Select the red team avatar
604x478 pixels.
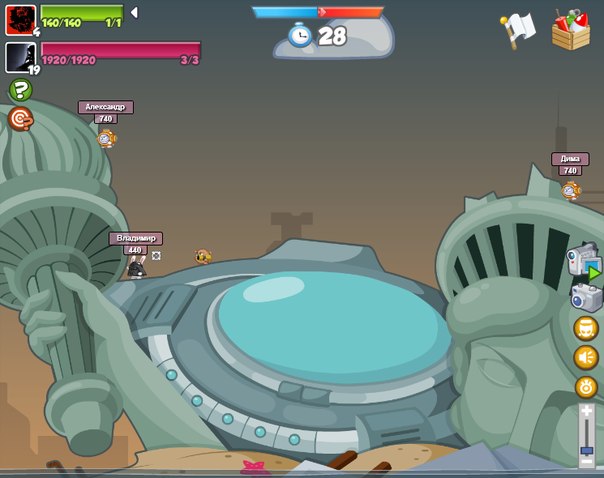pyautogui.click(x=20, y=19)
